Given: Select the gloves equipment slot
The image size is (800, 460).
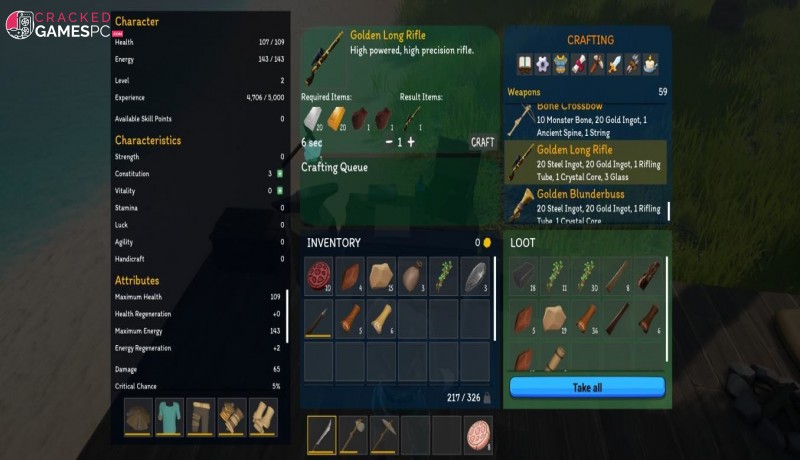Looking at the screenshot, I should click(x=231, y=417).
